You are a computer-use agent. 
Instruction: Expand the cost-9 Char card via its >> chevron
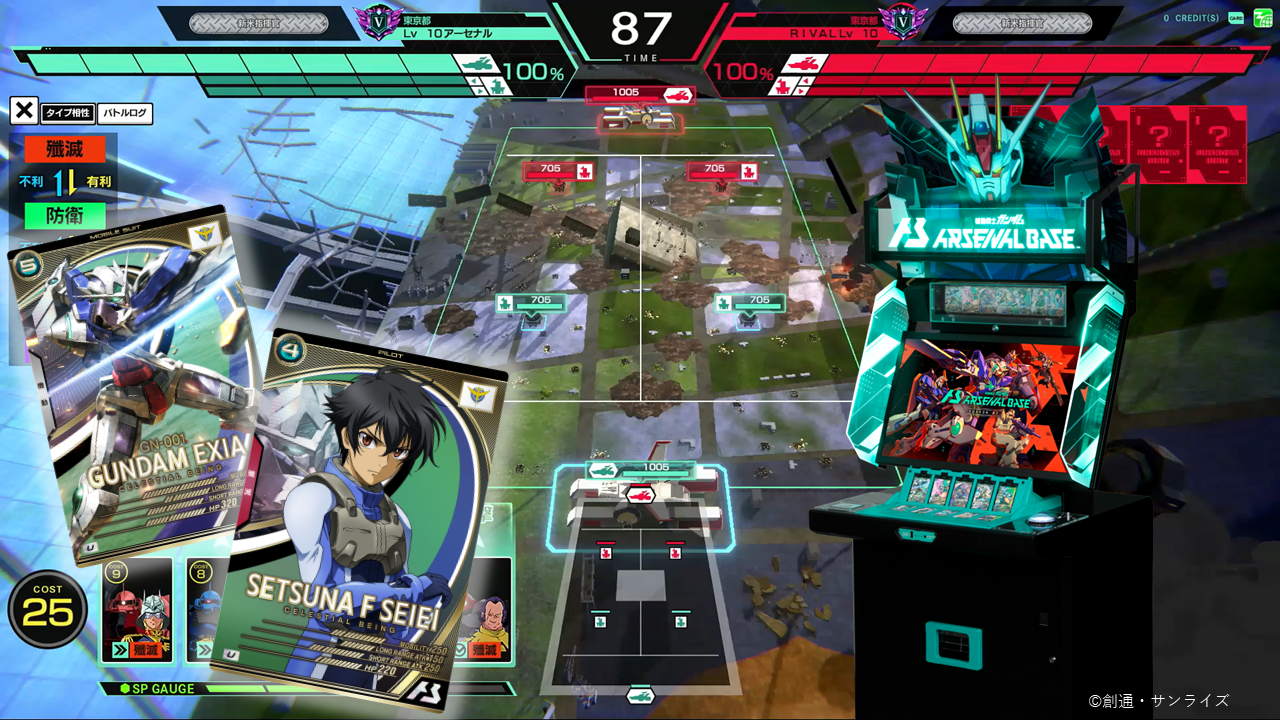[119, 649]
